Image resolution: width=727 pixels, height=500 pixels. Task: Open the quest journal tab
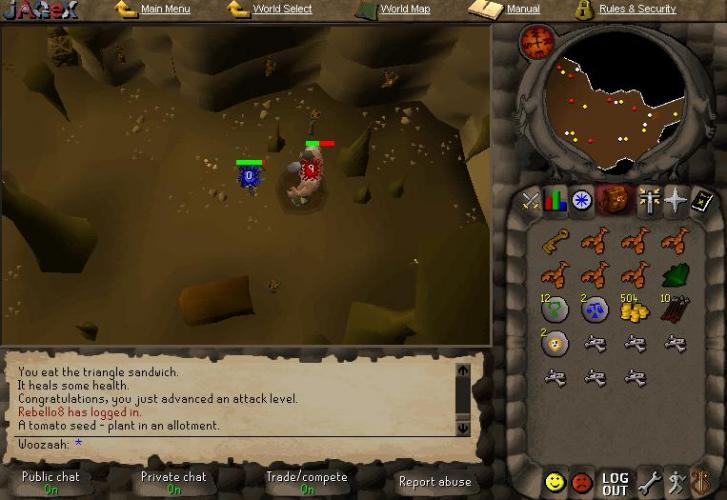(582, 201)
